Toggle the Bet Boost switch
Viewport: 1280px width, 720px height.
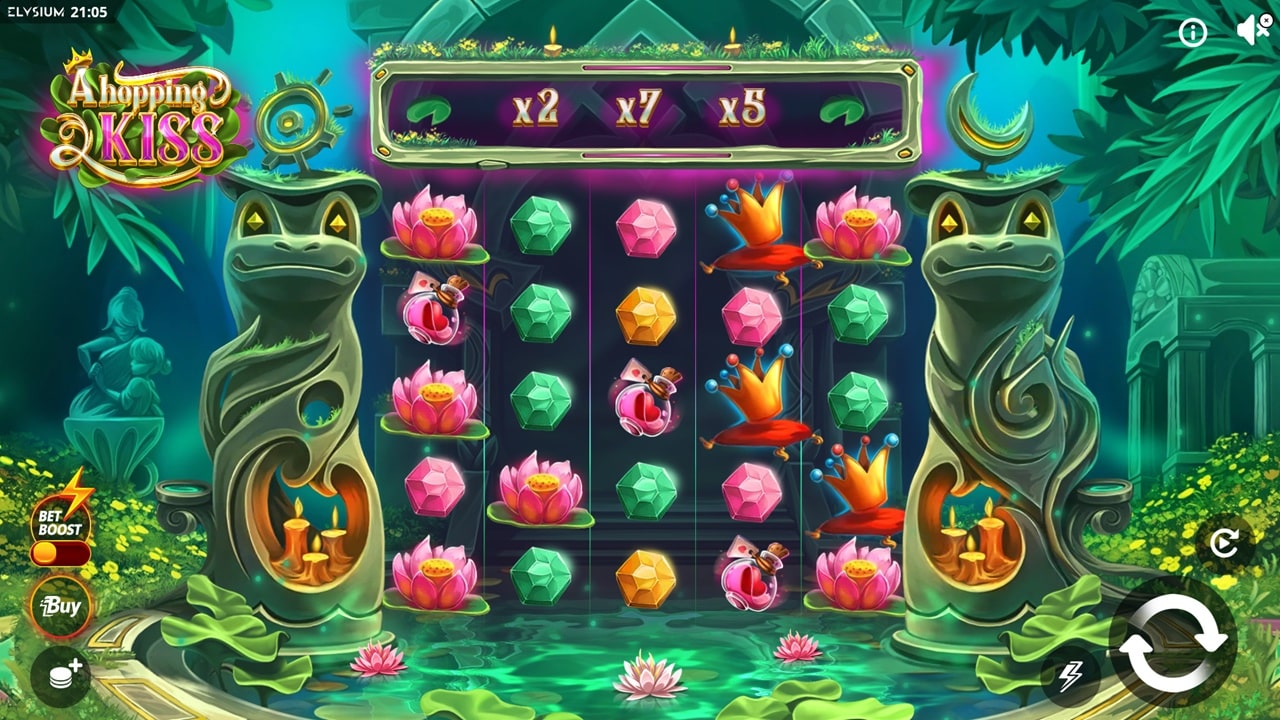coord(61,553)
